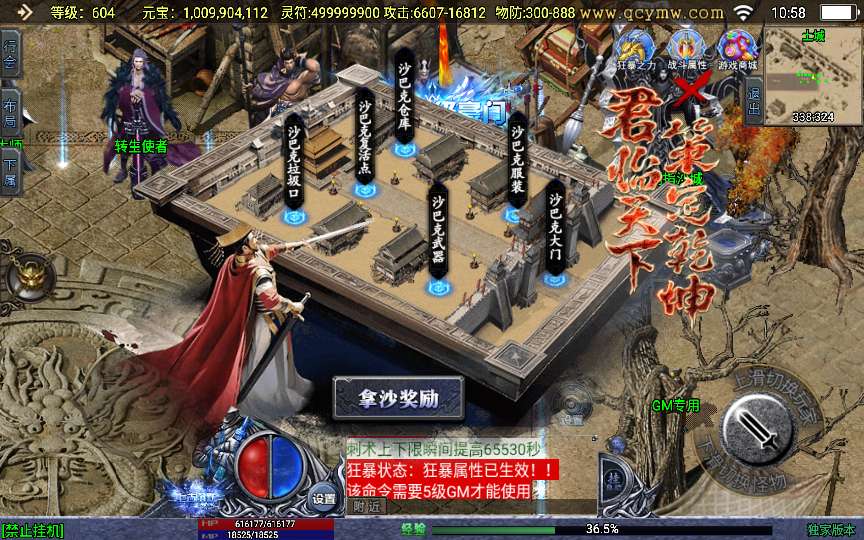The width and height of the screenshot is (864, 540).
Task: Open the 设置 settings button
Action: coord(323,495)
